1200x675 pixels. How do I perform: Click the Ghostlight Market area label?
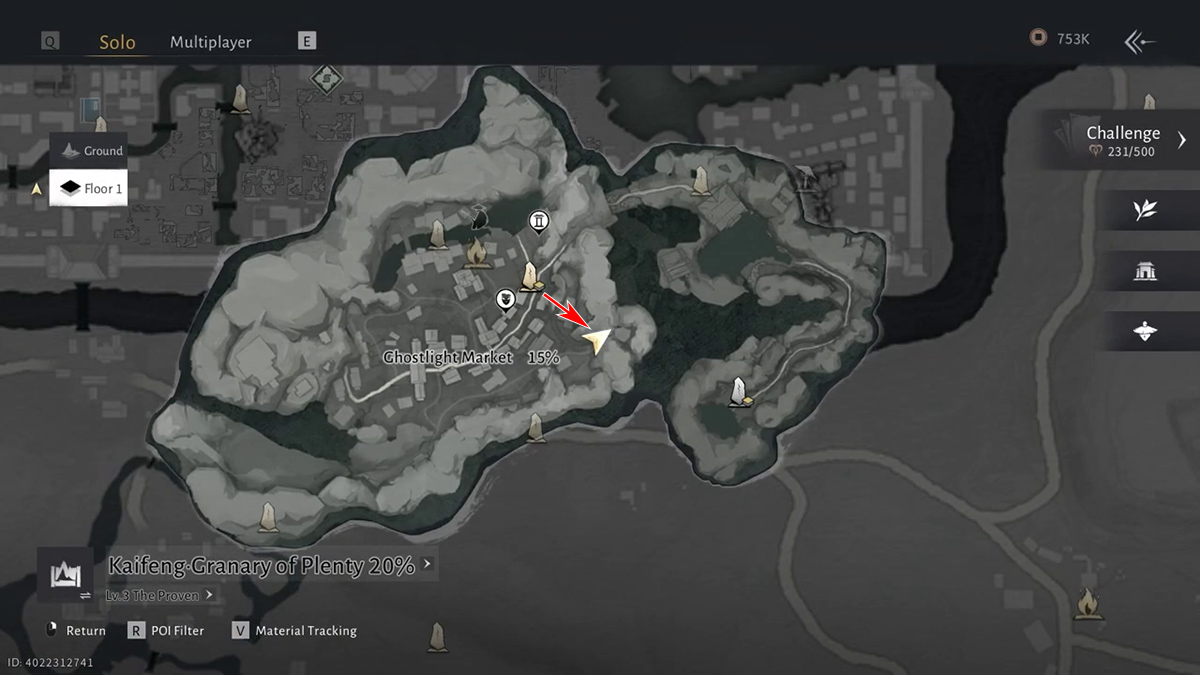(448, 357)
